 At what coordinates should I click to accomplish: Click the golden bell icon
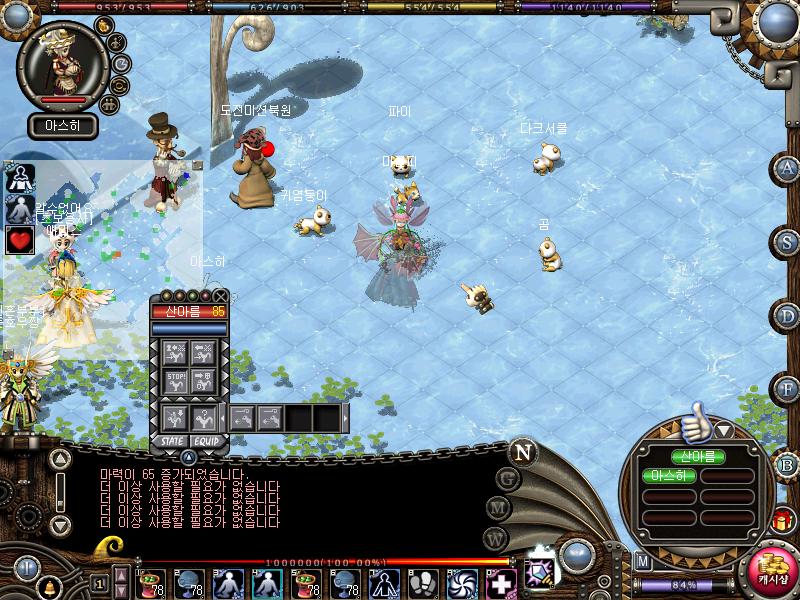click(x=47, y=585)
